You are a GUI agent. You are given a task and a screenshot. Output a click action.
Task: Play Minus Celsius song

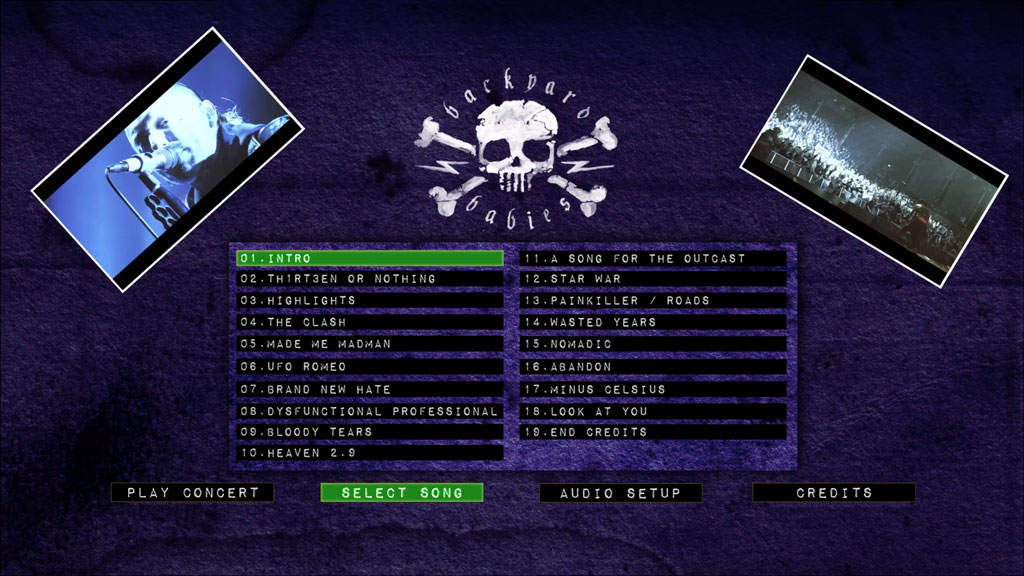[653, 389]
